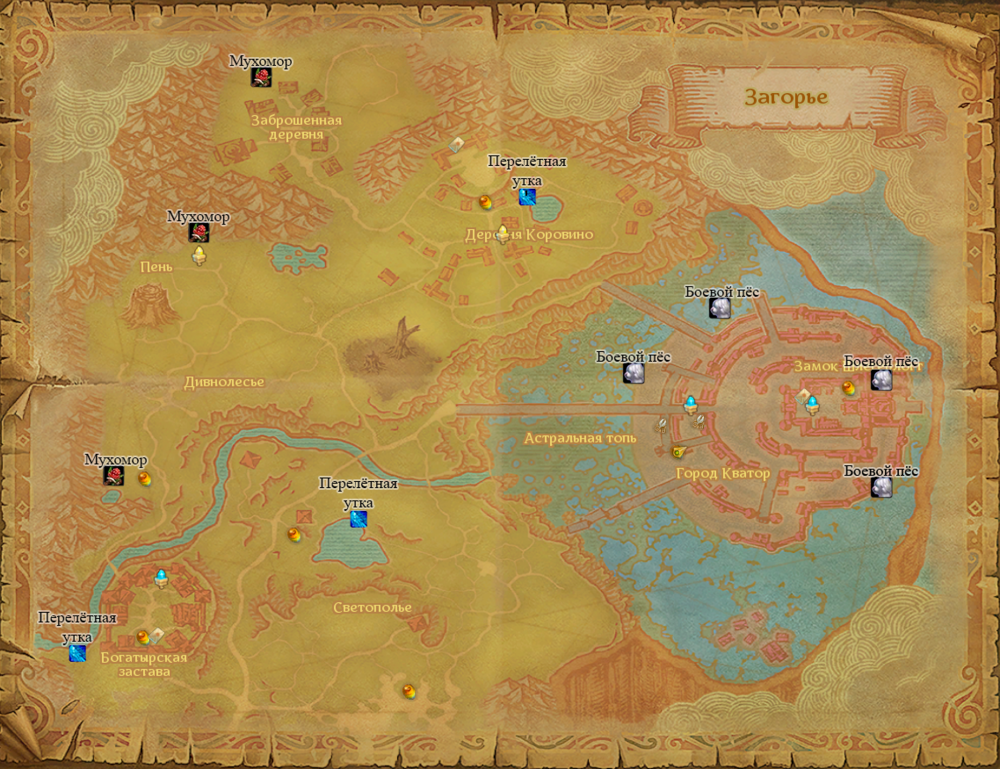Click Боевой пёс marker above Астральная топь

click(x=633, y=373)
